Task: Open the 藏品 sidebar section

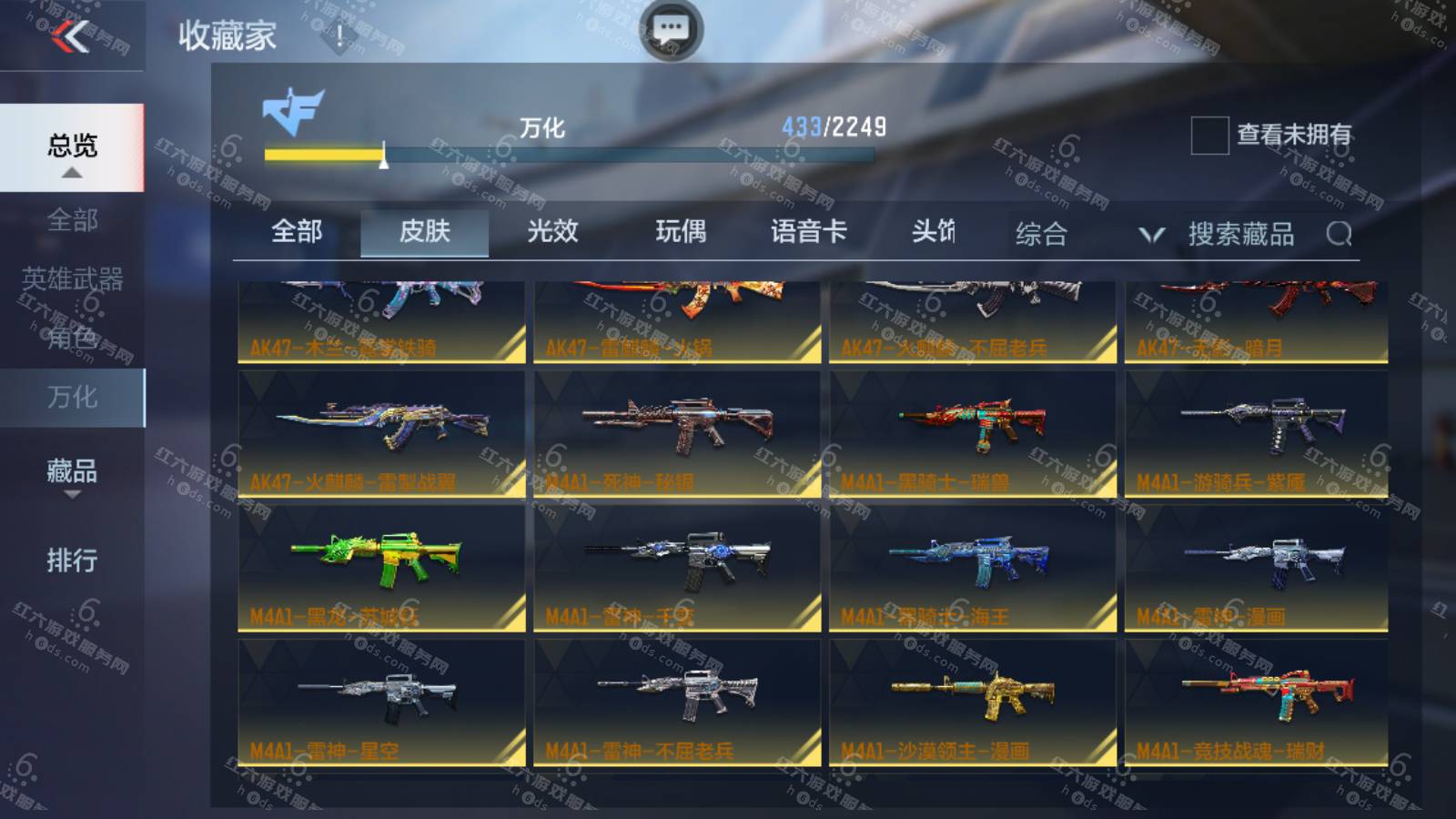Action: pos(72,471)
